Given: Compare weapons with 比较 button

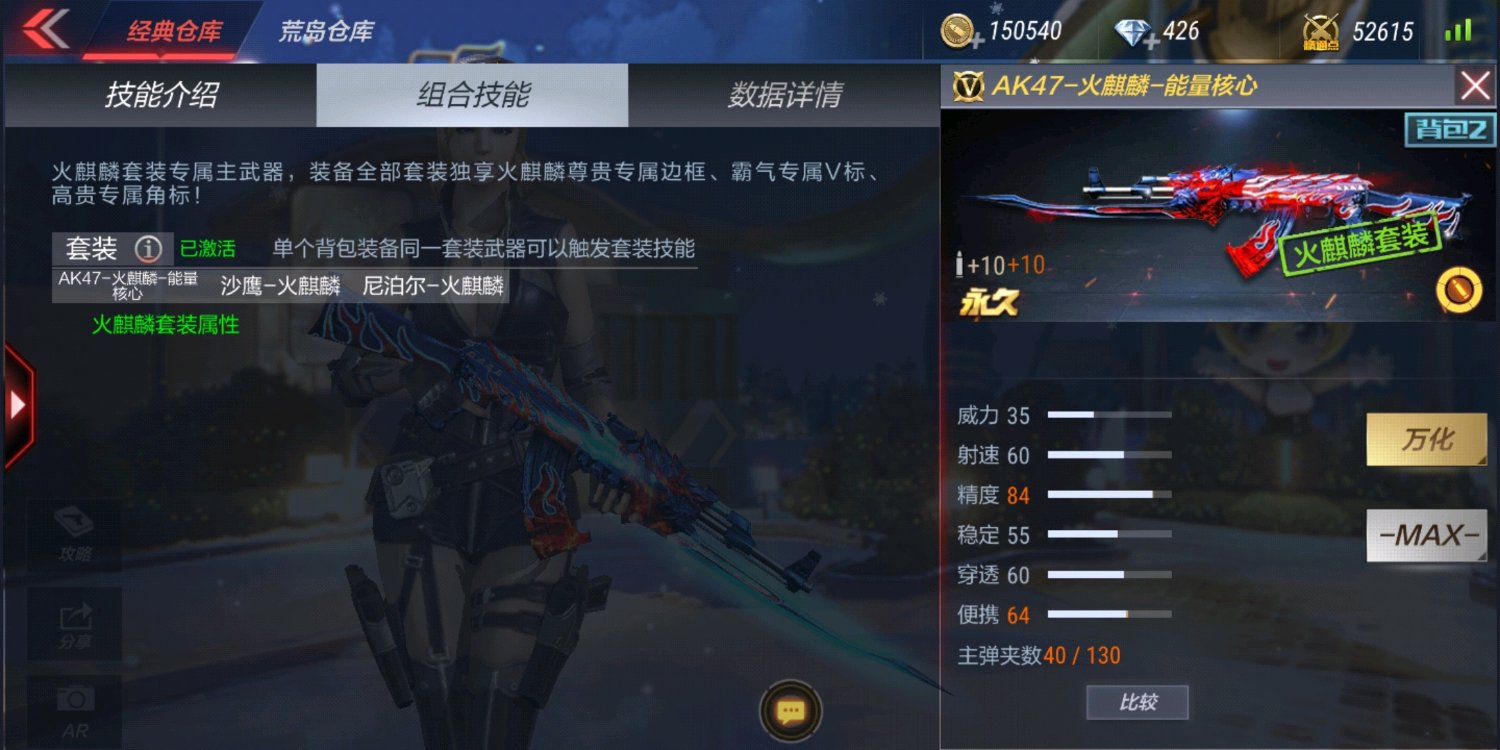Looking at the screenshot, I should click(1137, 702).
